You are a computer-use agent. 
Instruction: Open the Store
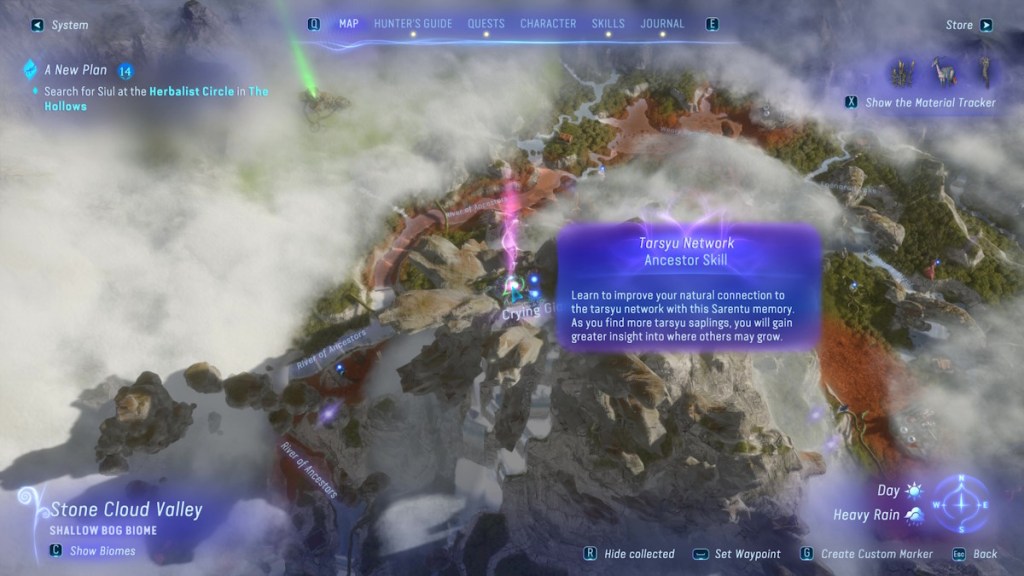(x=967, y=25)
